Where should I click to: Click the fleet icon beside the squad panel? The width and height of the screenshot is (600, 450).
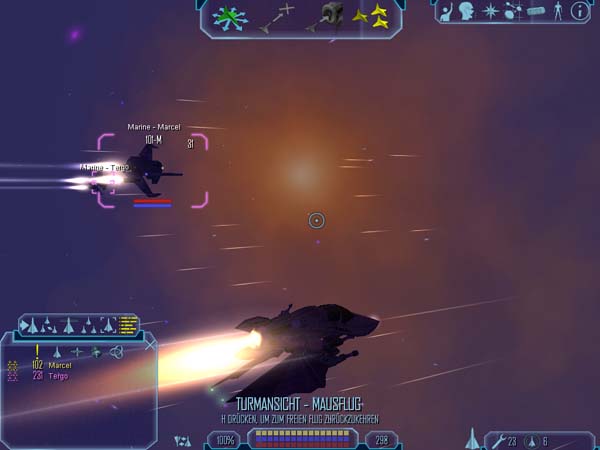182,439
